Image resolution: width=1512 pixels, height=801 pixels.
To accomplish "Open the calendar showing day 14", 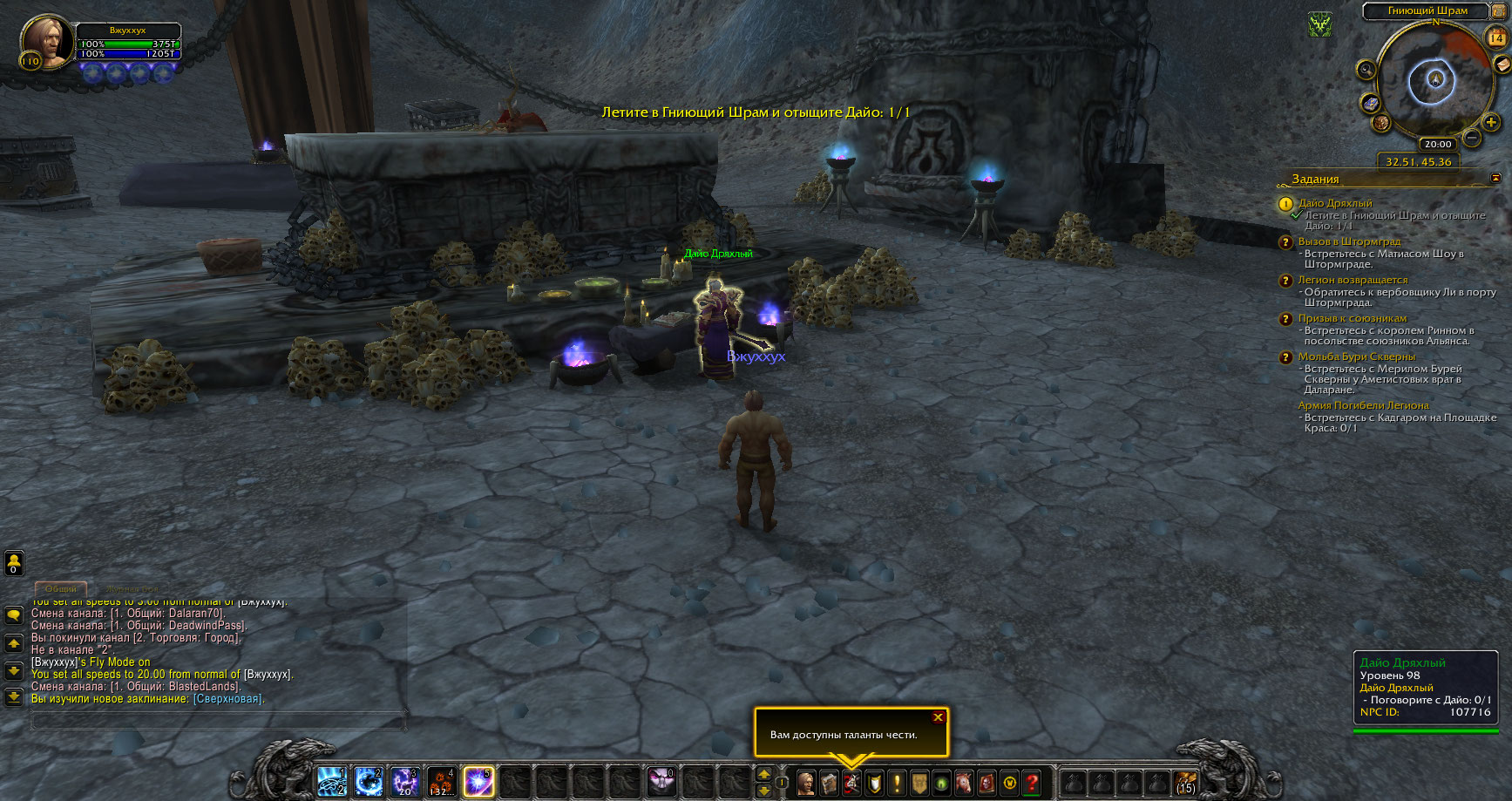I will pyautogui.click(x=1495, y=37).
